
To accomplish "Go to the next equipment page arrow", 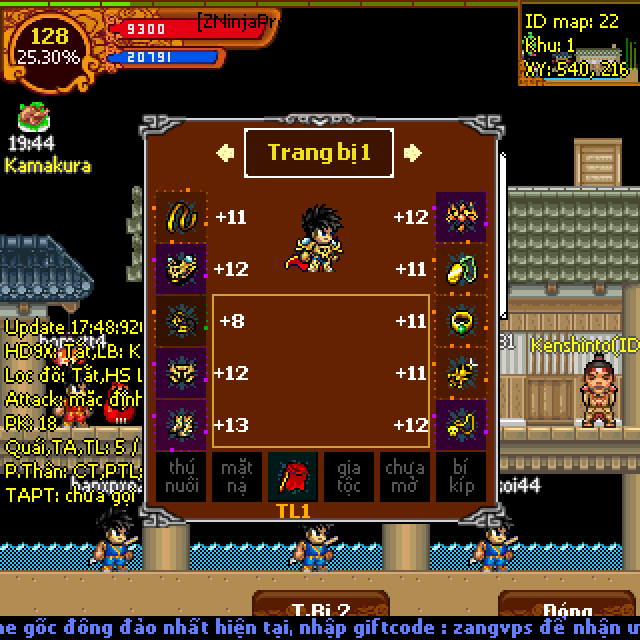I will (x=413, y=153).
